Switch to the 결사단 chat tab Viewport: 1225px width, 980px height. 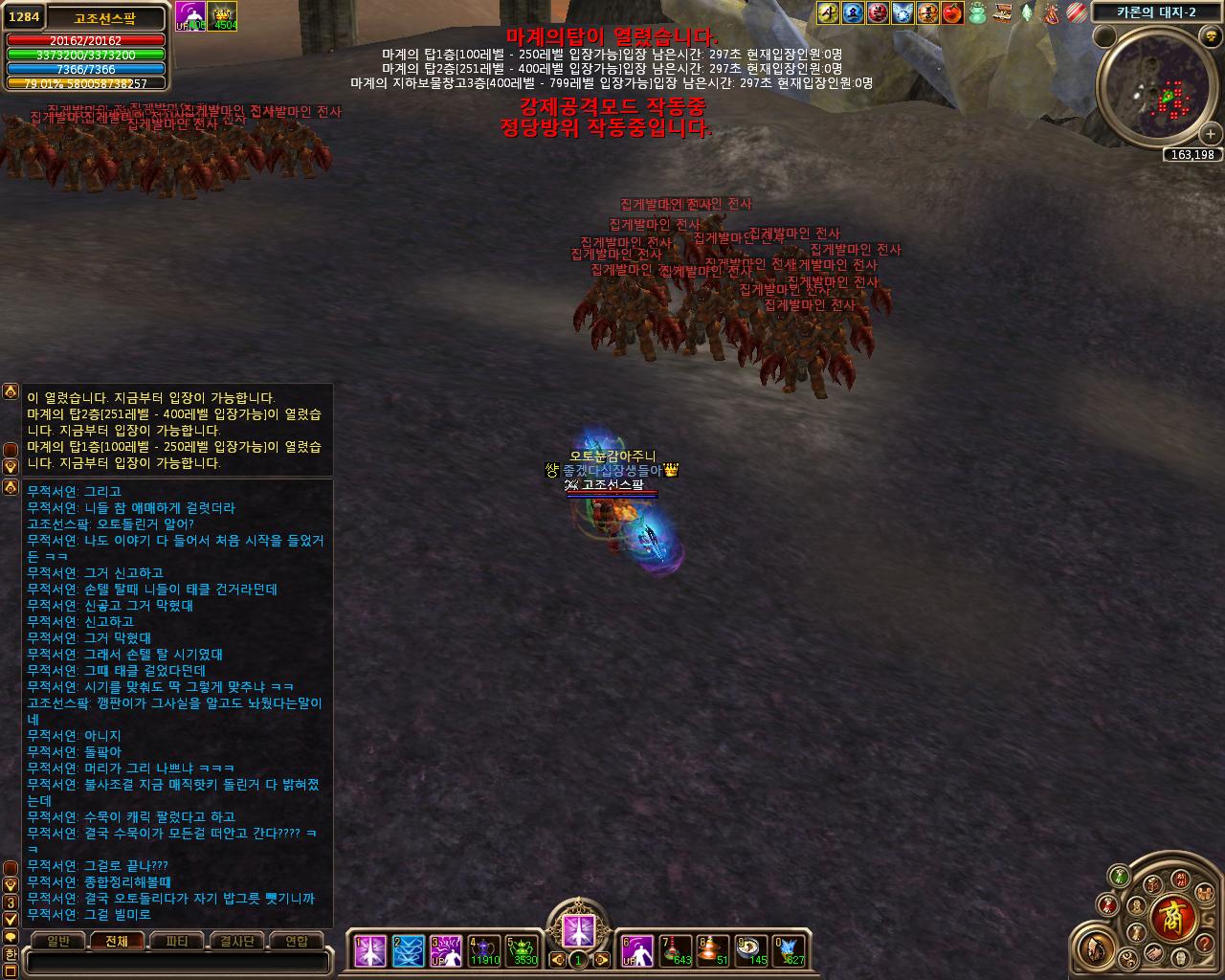(236, 942)
